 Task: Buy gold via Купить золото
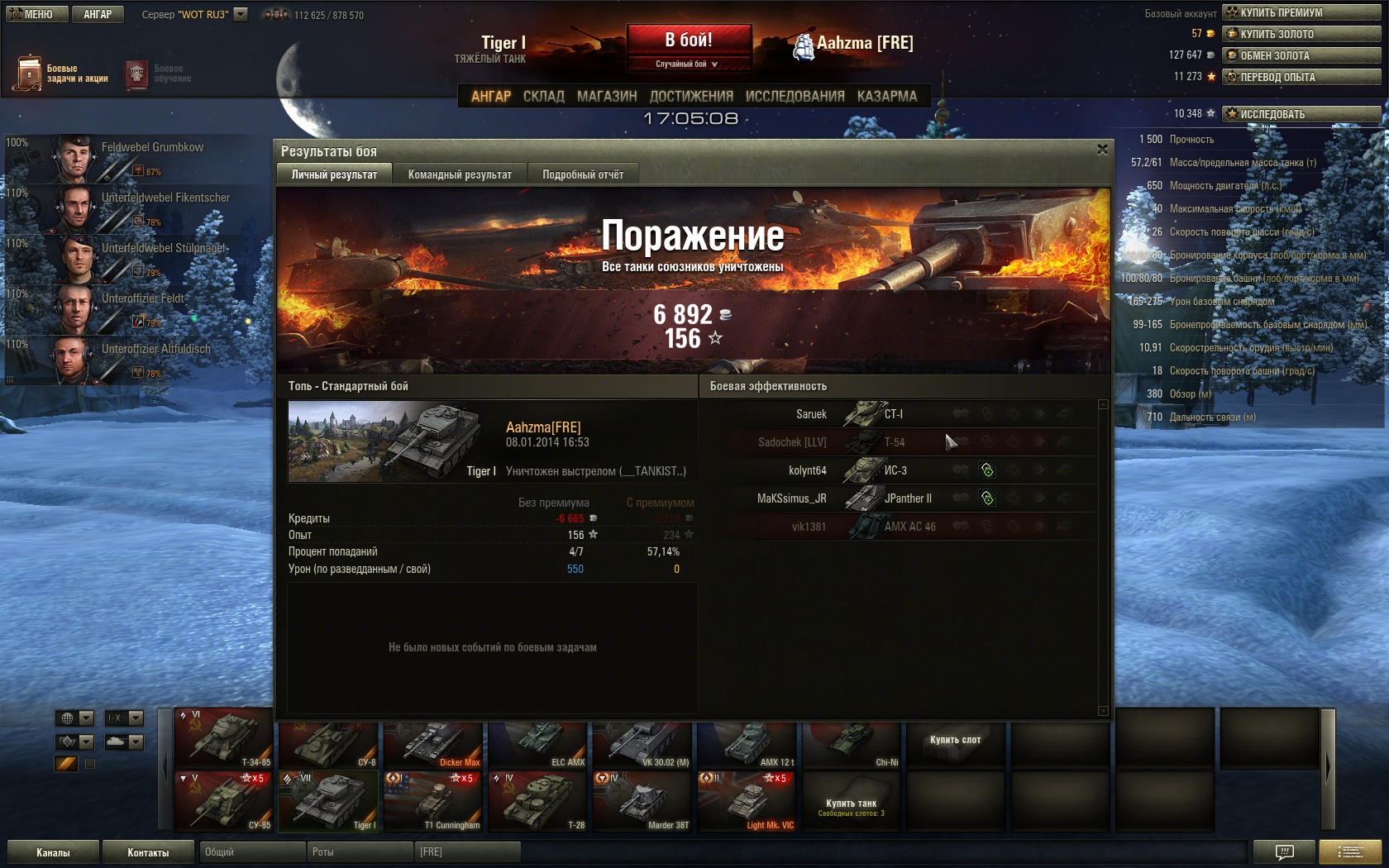[1301, 34]
